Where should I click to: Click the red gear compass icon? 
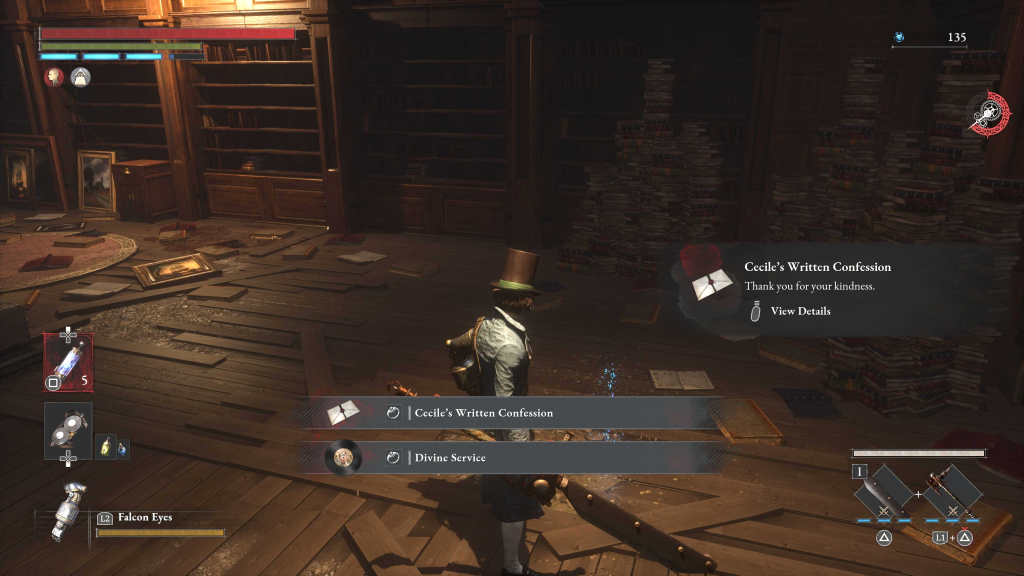990,113
